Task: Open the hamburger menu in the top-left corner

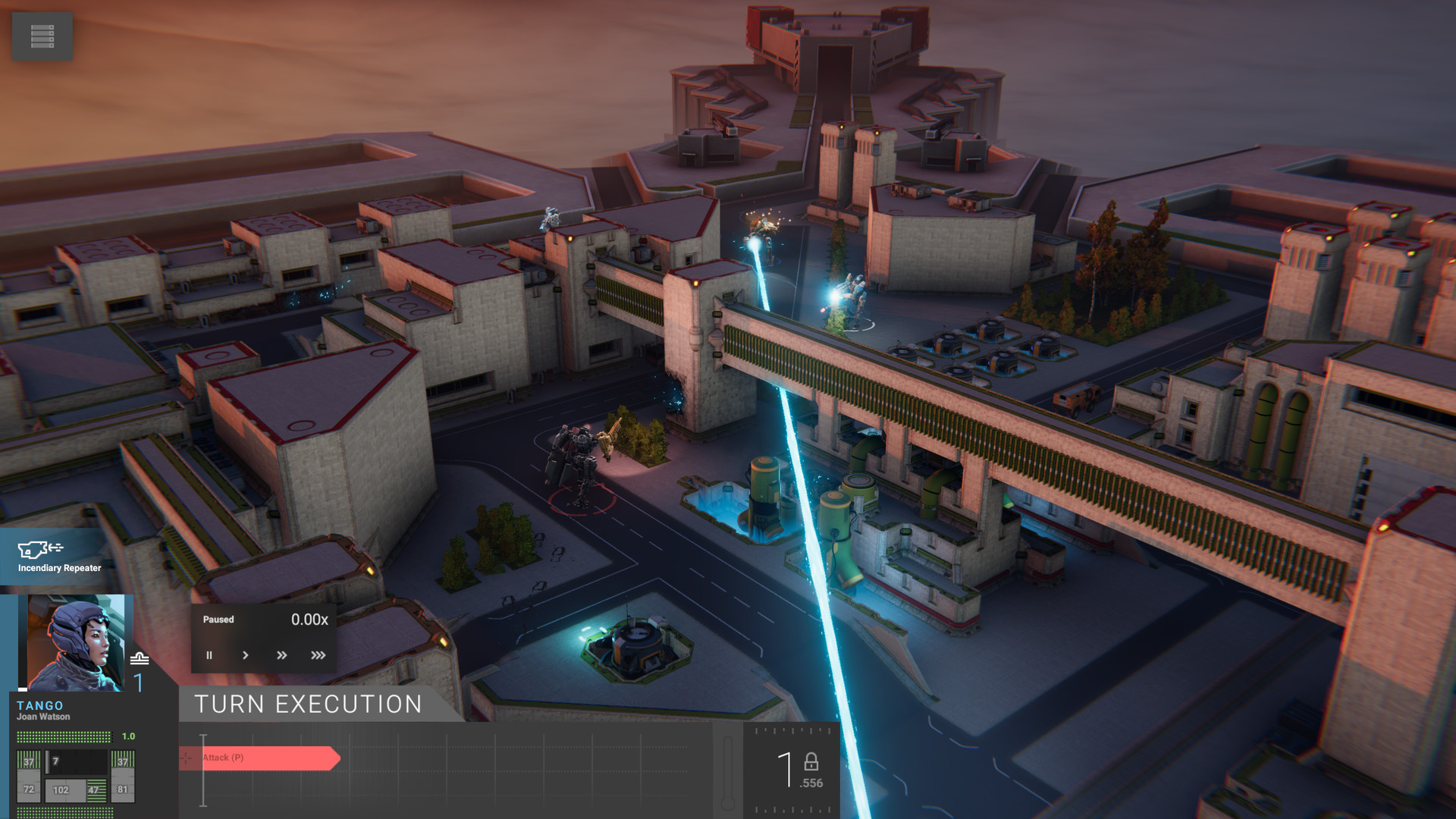Action: pos(42,36)
